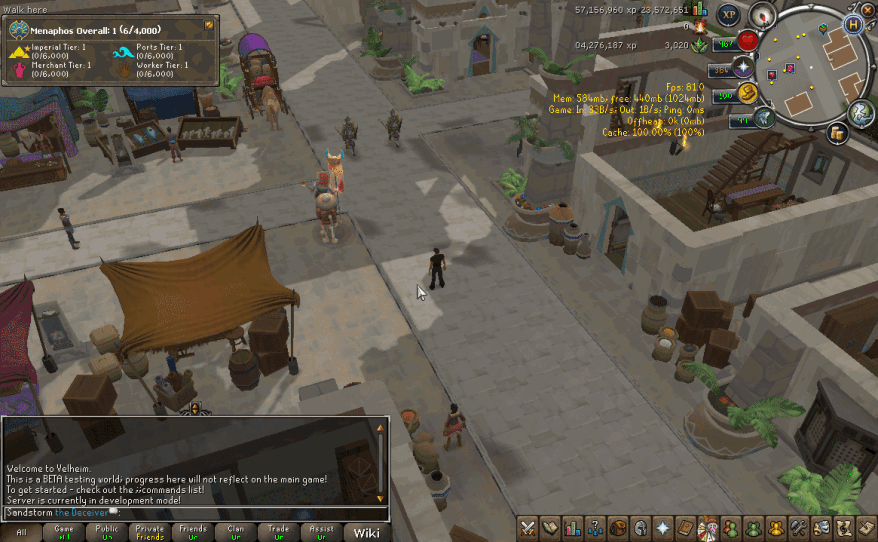
Task: Click the compass to face north
Action: coord(763,15)
